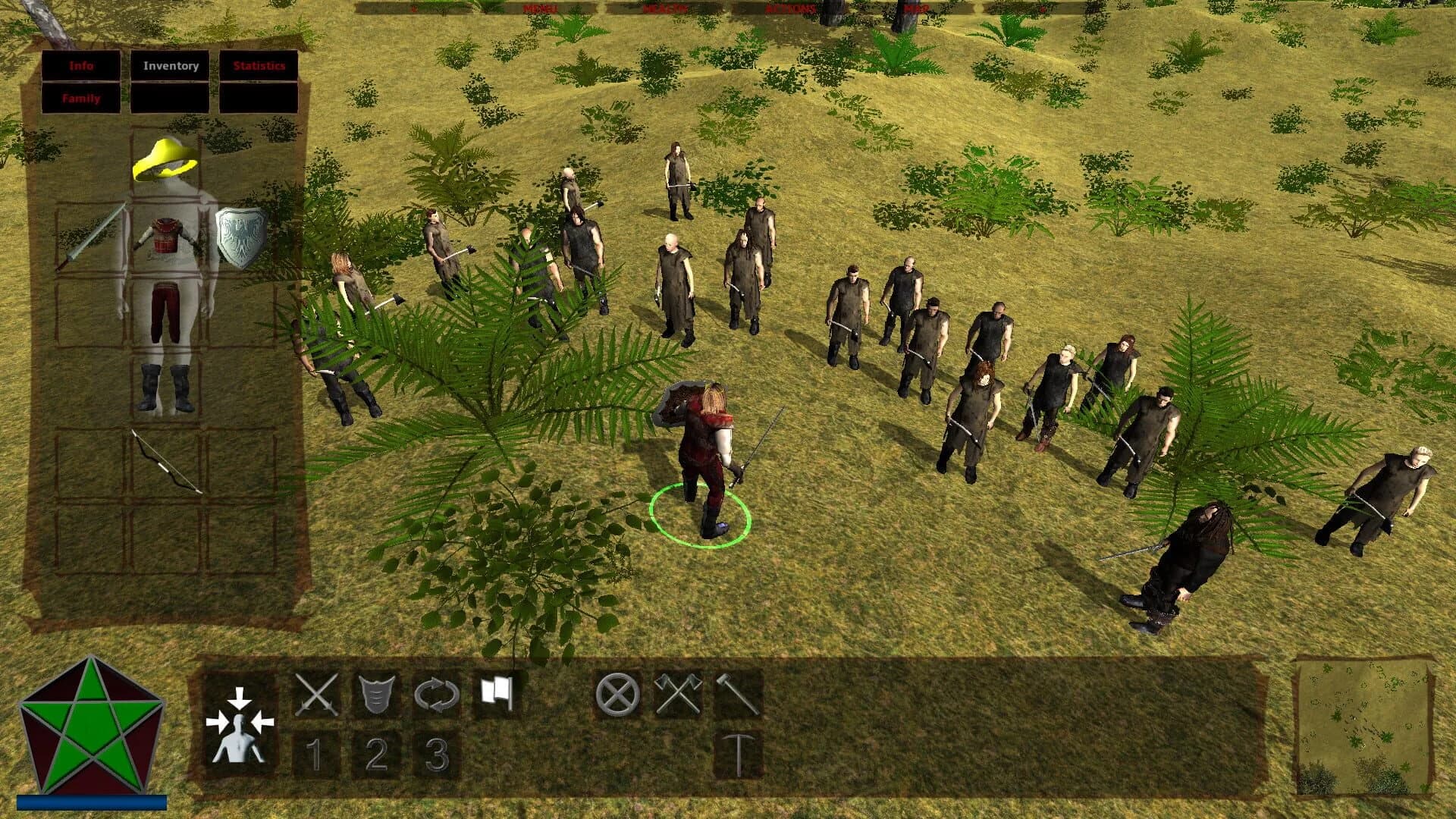This screenshot has height=819, width=1456.
Task: Raise the white flag surrender icon
Action: coord(497,692)
